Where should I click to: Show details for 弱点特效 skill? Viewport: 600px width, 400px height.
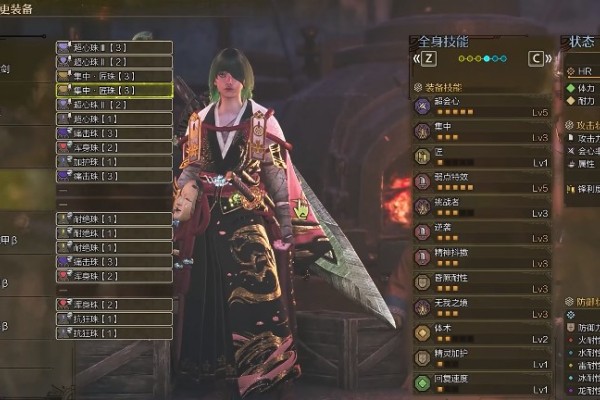coord(482,183)
